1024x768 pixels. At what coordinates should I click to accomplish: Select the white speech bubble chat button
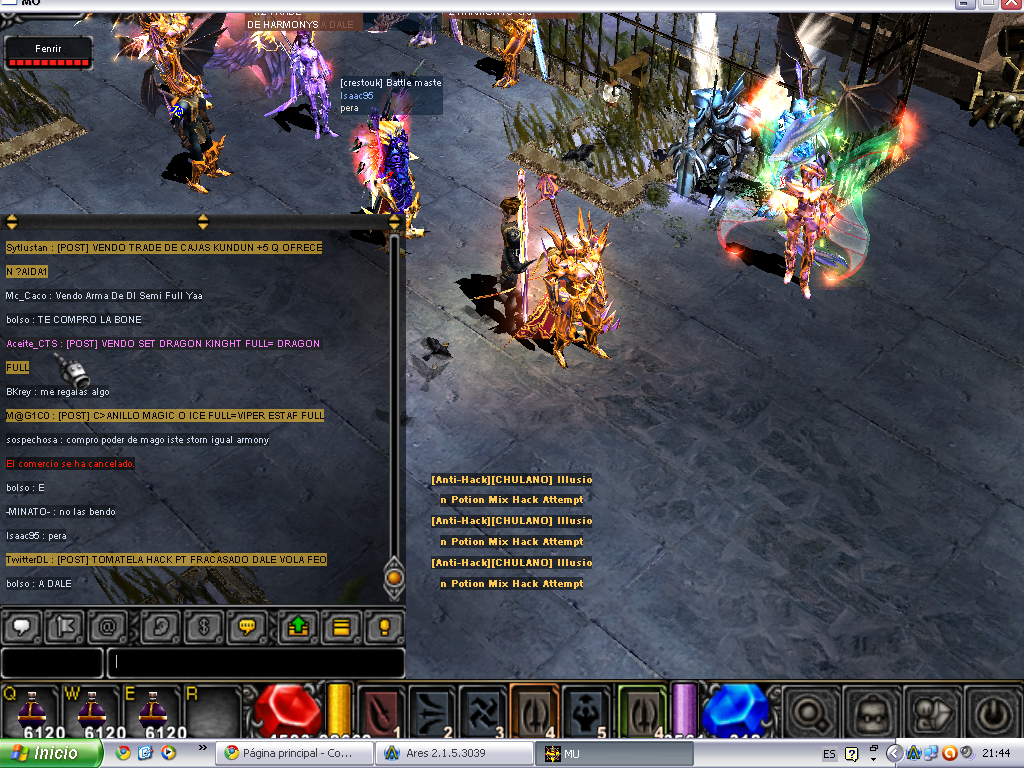pyautogui.click(x=22, y=627)
